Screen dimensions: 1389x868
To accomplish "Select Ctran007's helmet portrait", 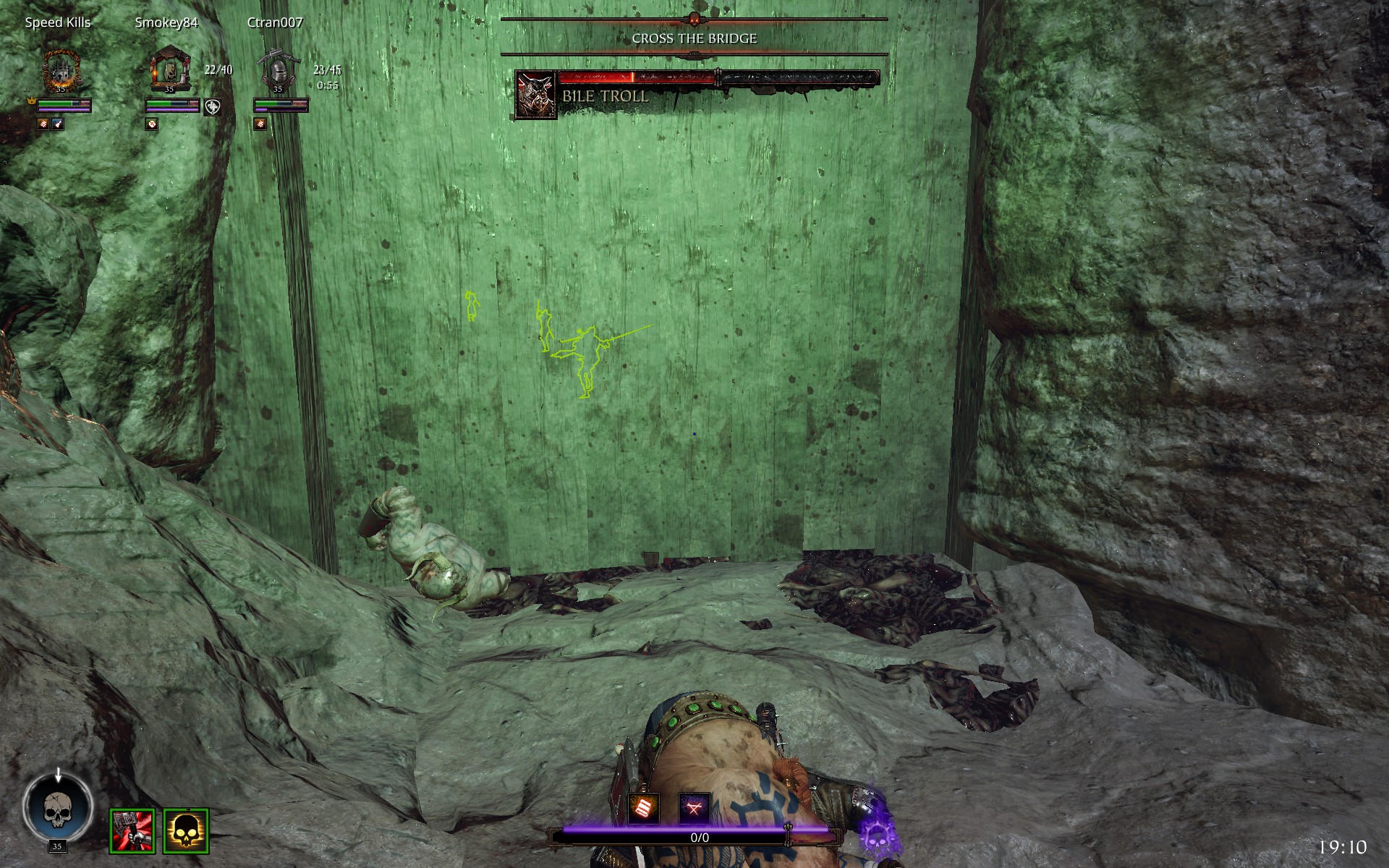I will [x=278, y=72].
